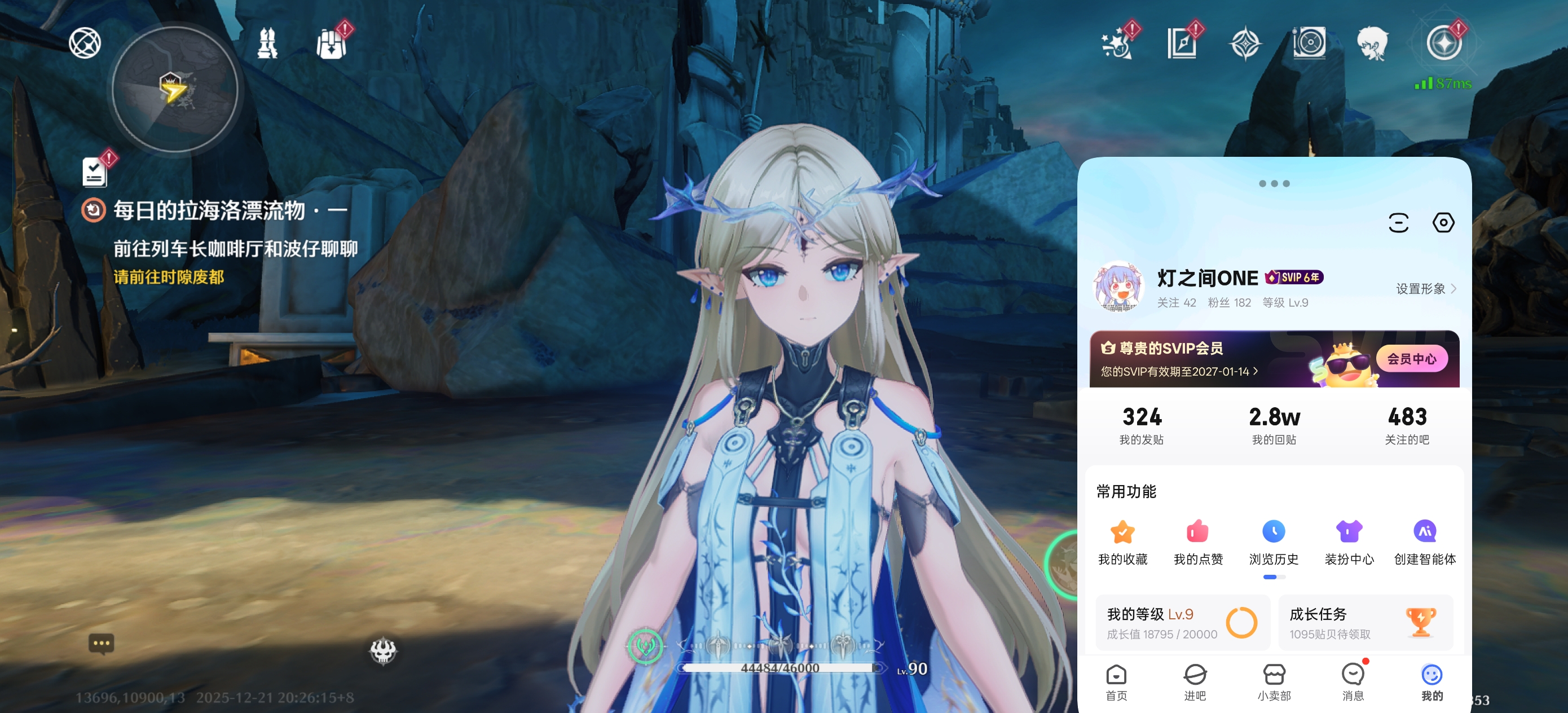This screenshot has width=1568, height=713.
Task: Open the four-pointed star compass icon
Action: (x=1245, y=44)
